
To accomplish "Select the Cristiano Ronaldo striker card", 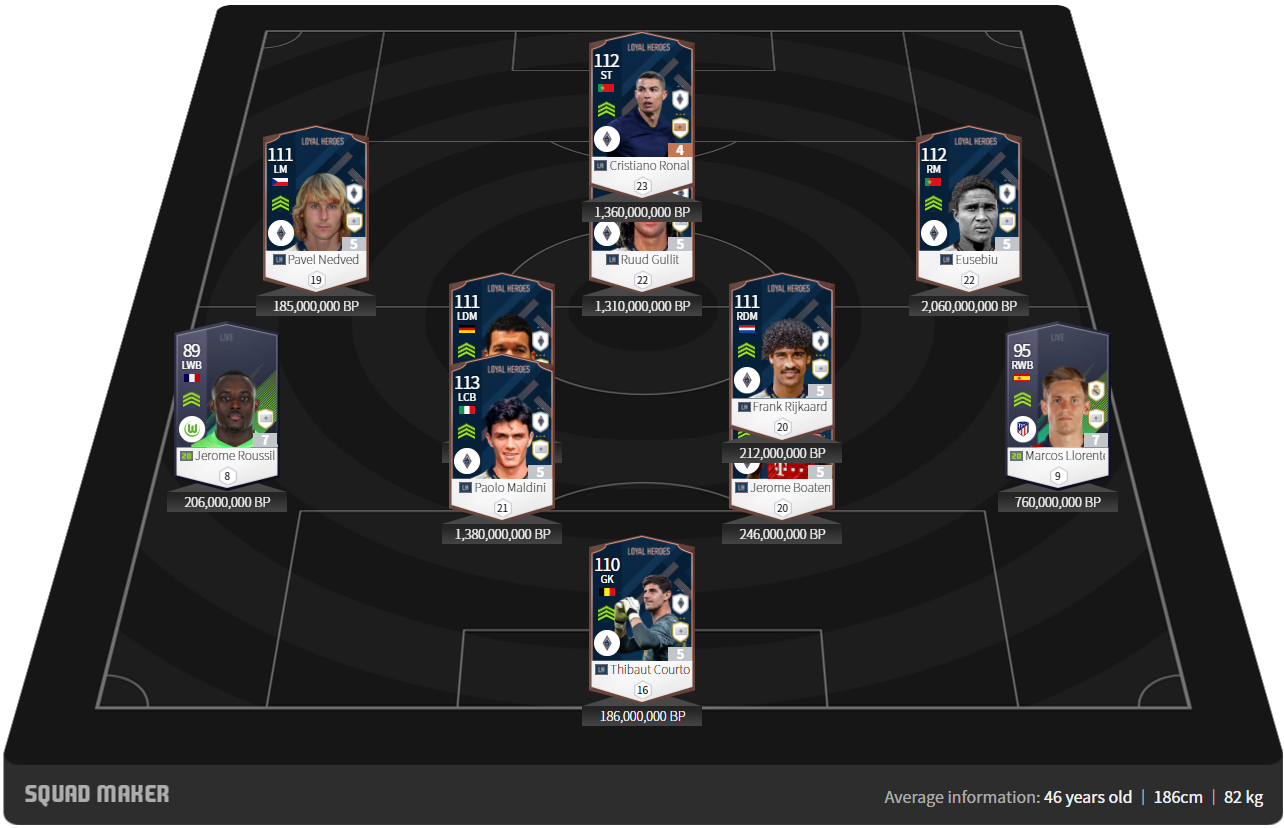I will coord(641,110).
